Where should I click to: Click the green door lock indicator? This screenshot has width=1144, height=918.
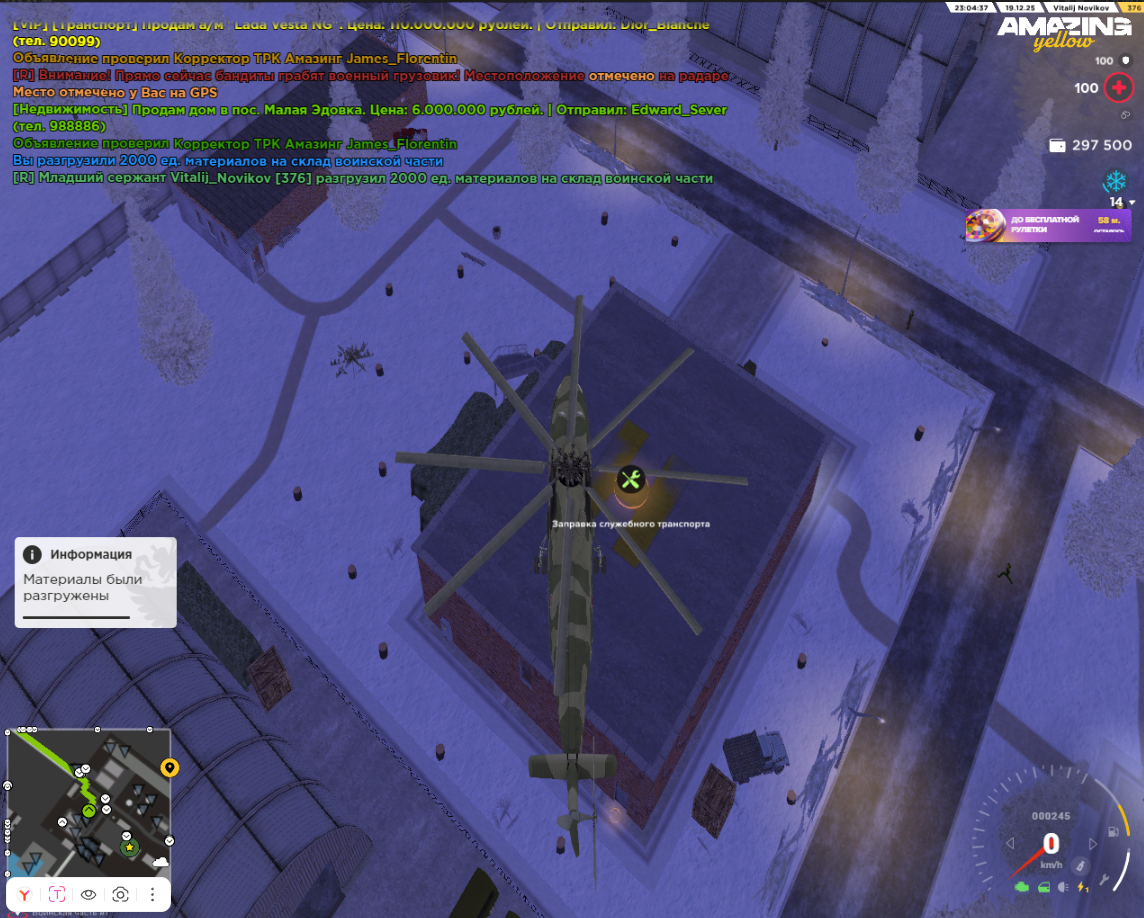[x=1043, y=887]
